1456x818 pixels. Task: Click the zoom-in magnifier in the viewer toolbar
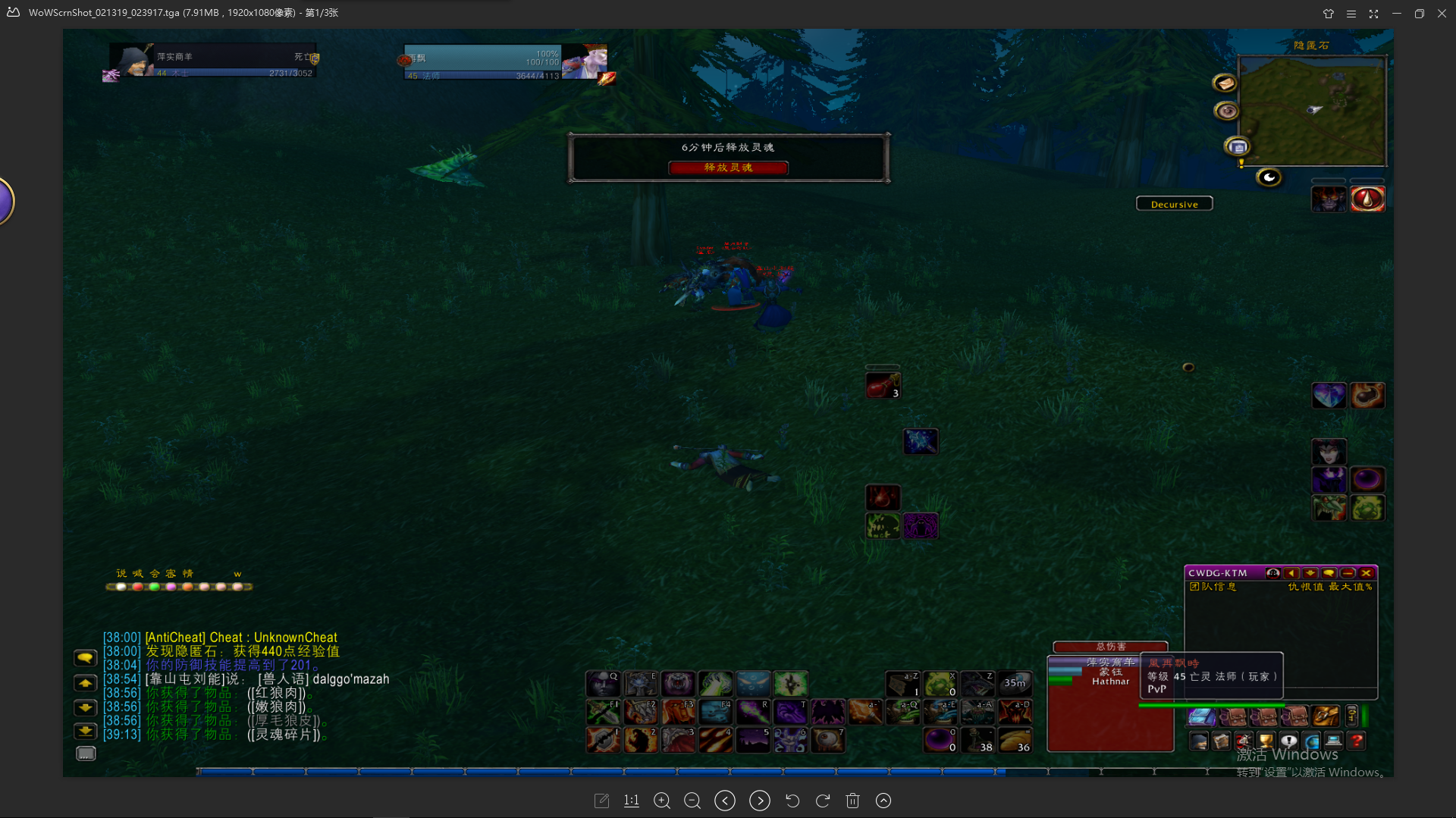click(x=662, y=800)
